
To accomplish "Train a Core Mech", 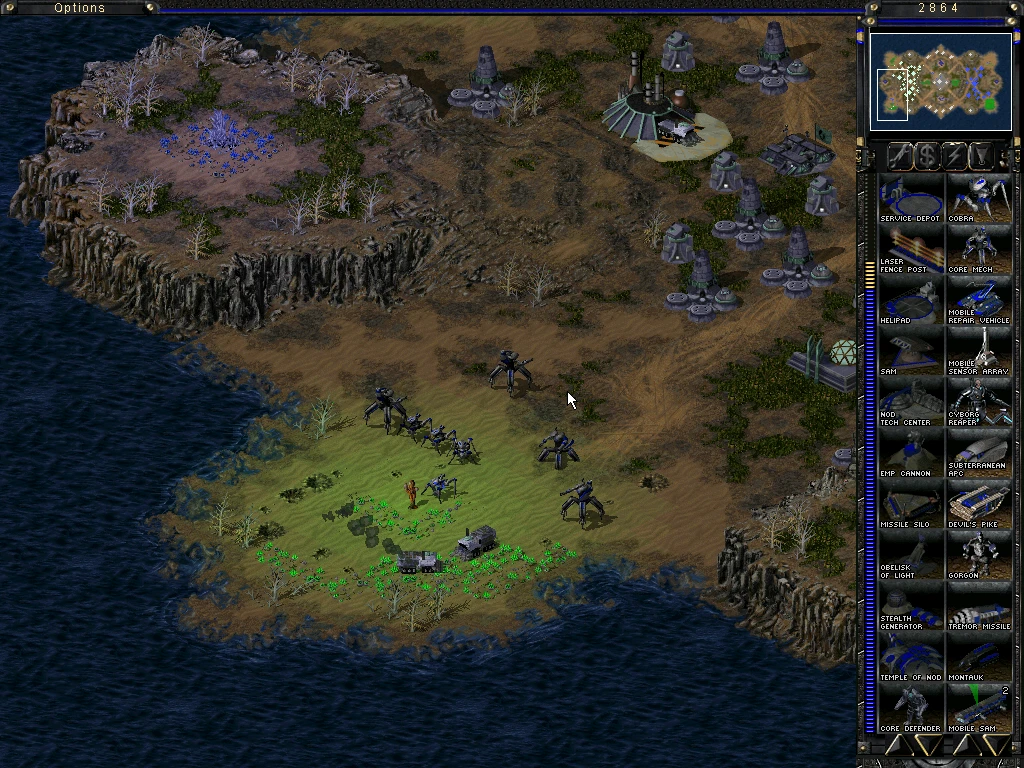I will pos(978,250).
